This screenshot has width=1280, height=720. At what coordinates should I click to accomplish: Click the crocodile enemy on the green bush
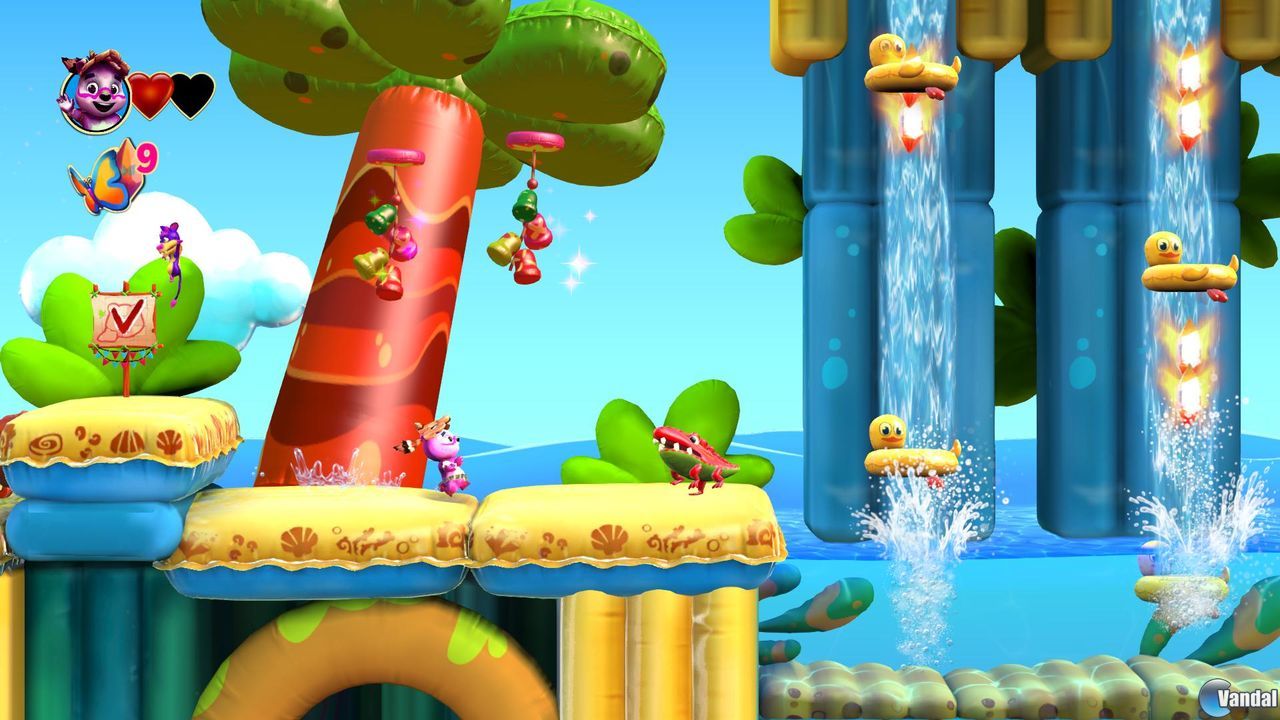pos(692,455)
